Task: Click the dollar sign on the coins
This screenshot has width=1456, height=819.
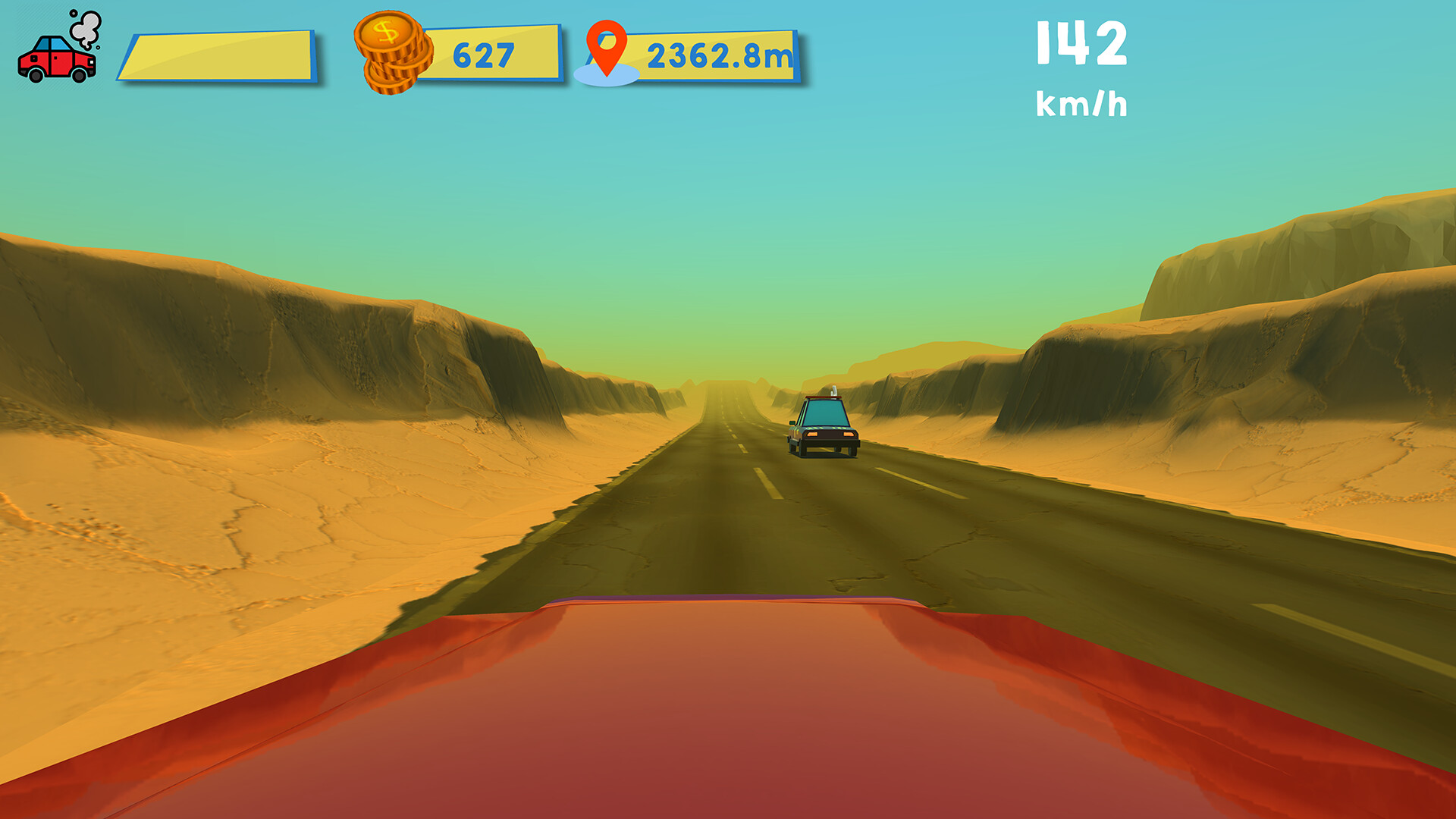Action: click(x=385, y=33)
